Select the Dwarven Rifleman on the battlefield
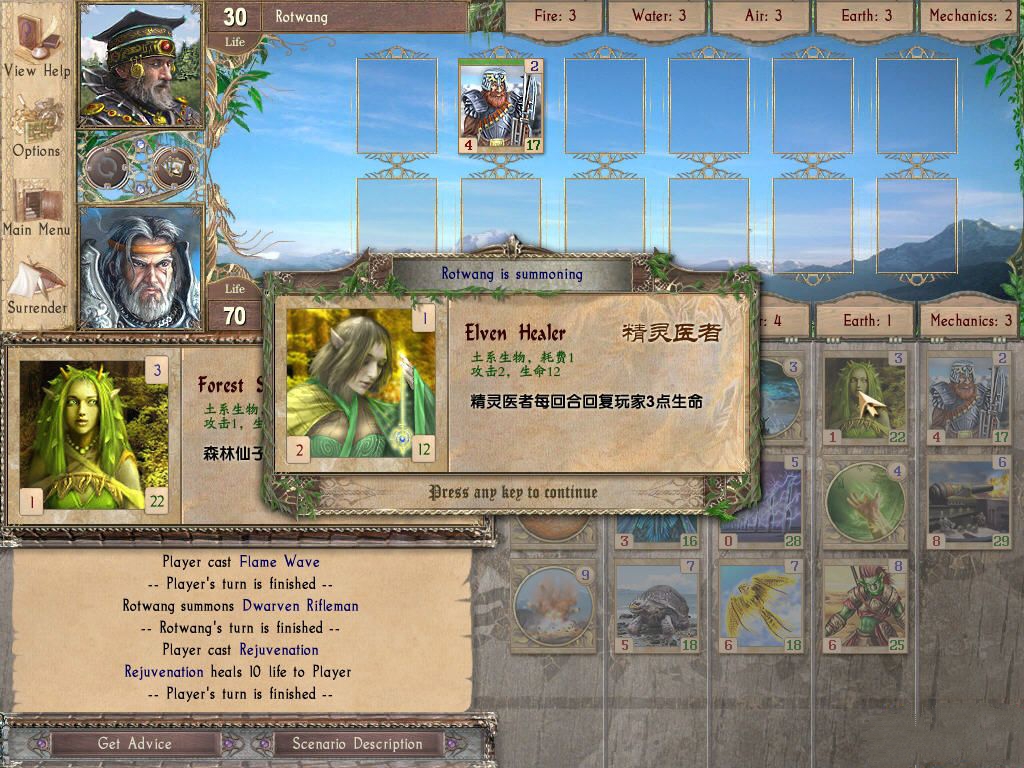Image resolution: width=1024 pixels, height=768 pixels. tap(500, 105)
